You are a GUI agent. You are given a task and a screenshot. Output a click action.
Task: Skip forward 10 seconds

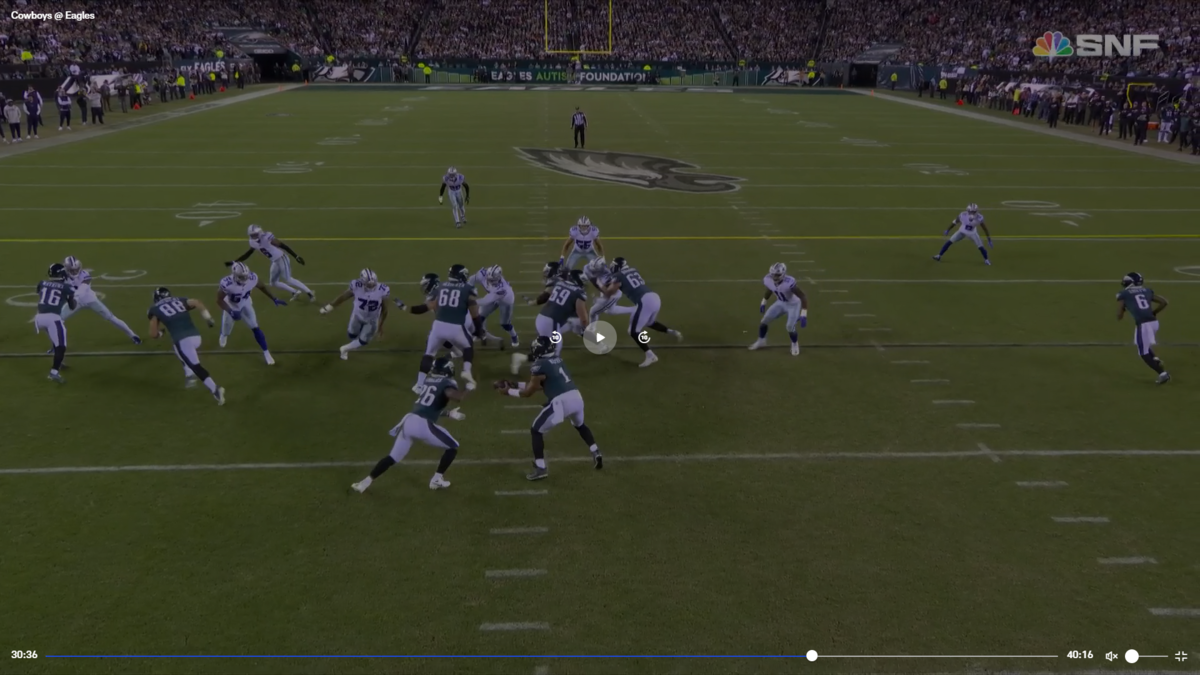[x=644, y=337]
